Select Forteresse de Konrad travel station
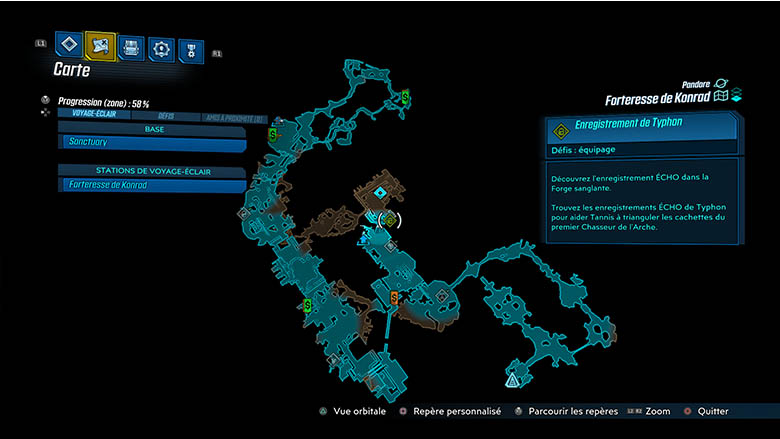This screenshot has height=439, width=780. coord(150,185)
